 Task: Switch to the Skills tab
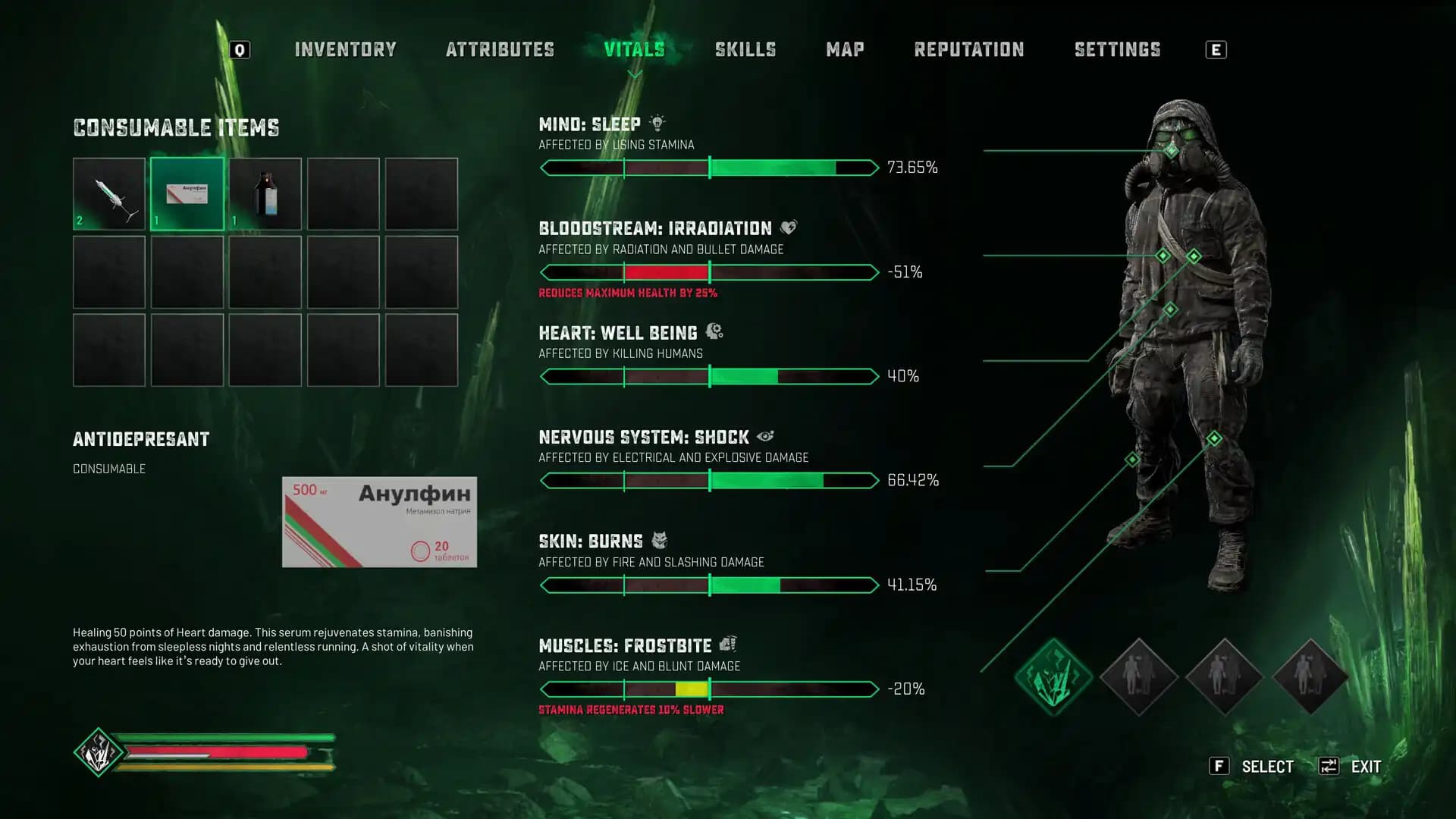(x=745, y=49)
